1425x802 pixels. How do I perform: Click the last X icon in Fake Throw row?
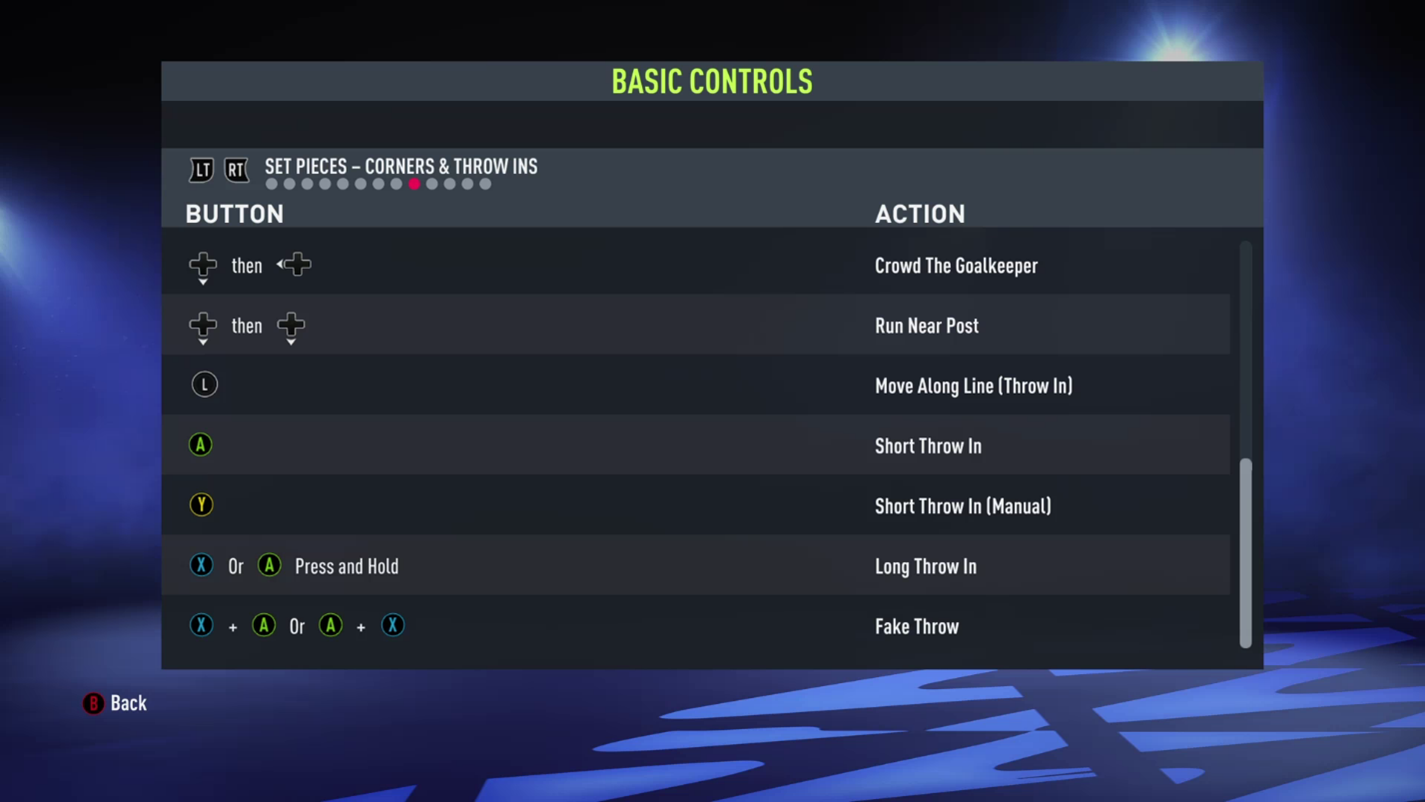(x=392, y=625)
